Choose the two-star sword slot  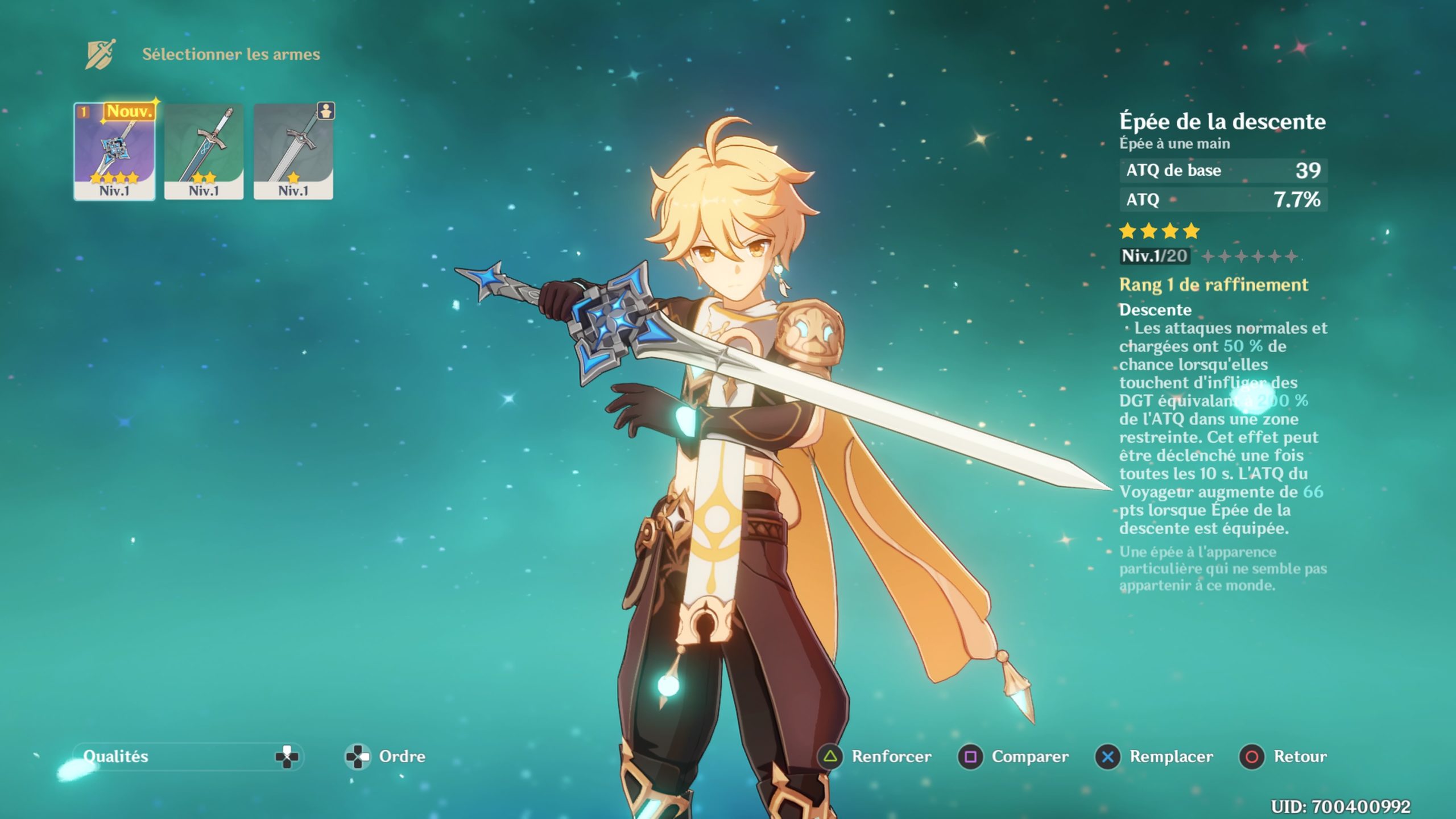[204, 151]
